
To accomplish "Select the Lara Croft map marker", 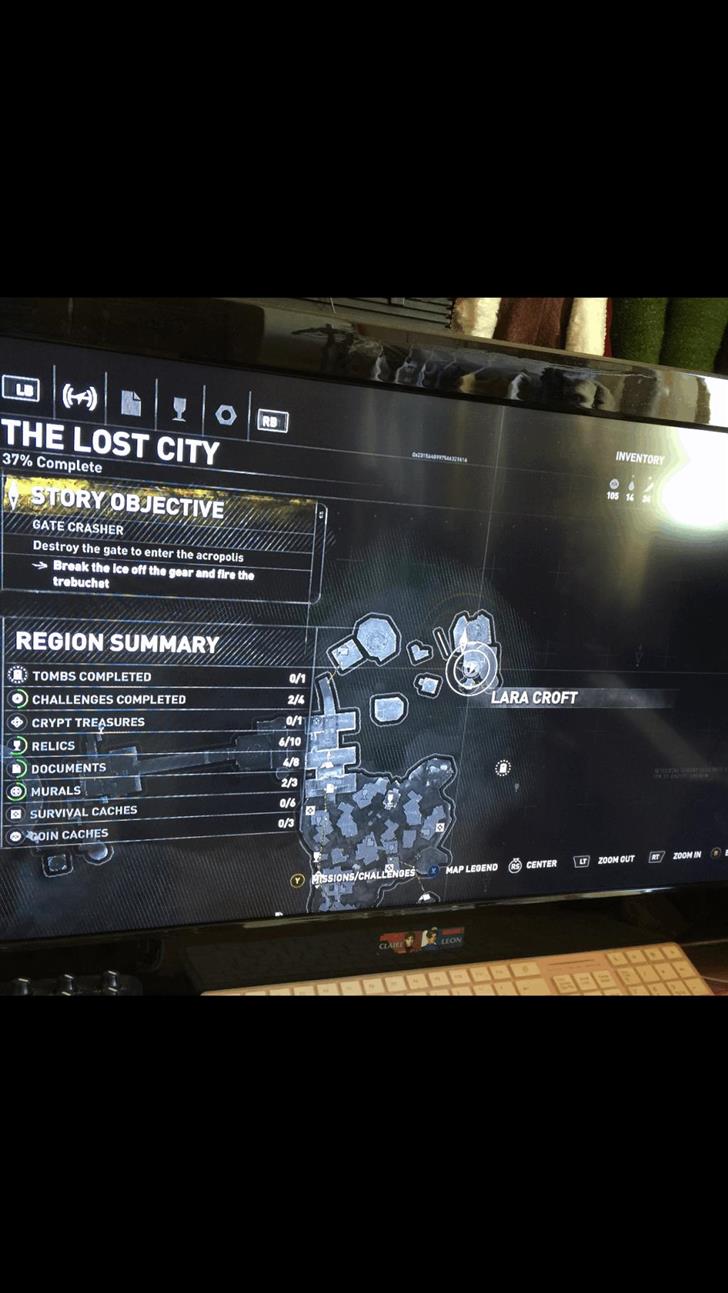I will coord(471,667).
